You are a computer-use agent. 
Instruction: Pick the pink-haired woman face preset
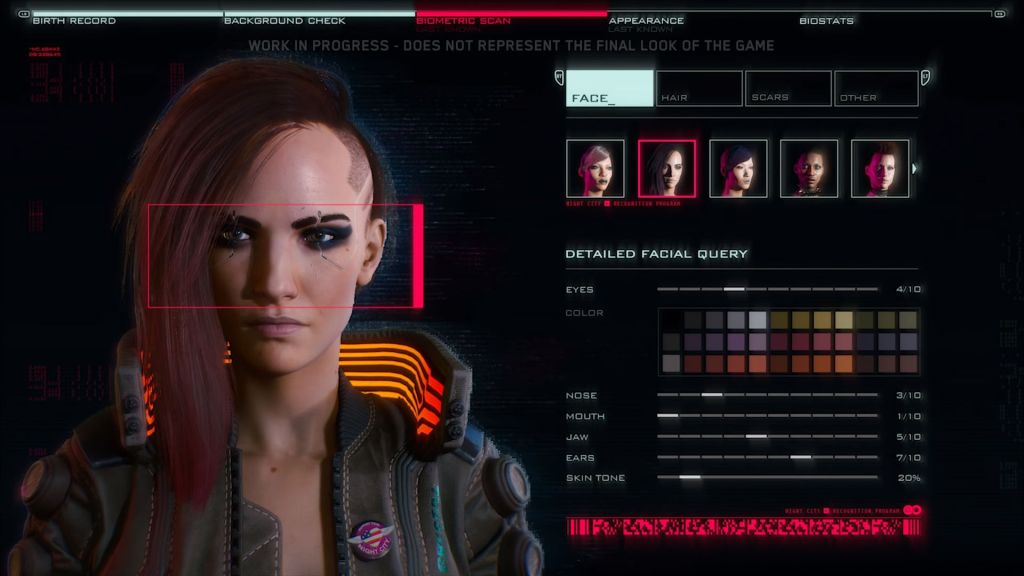595,168
